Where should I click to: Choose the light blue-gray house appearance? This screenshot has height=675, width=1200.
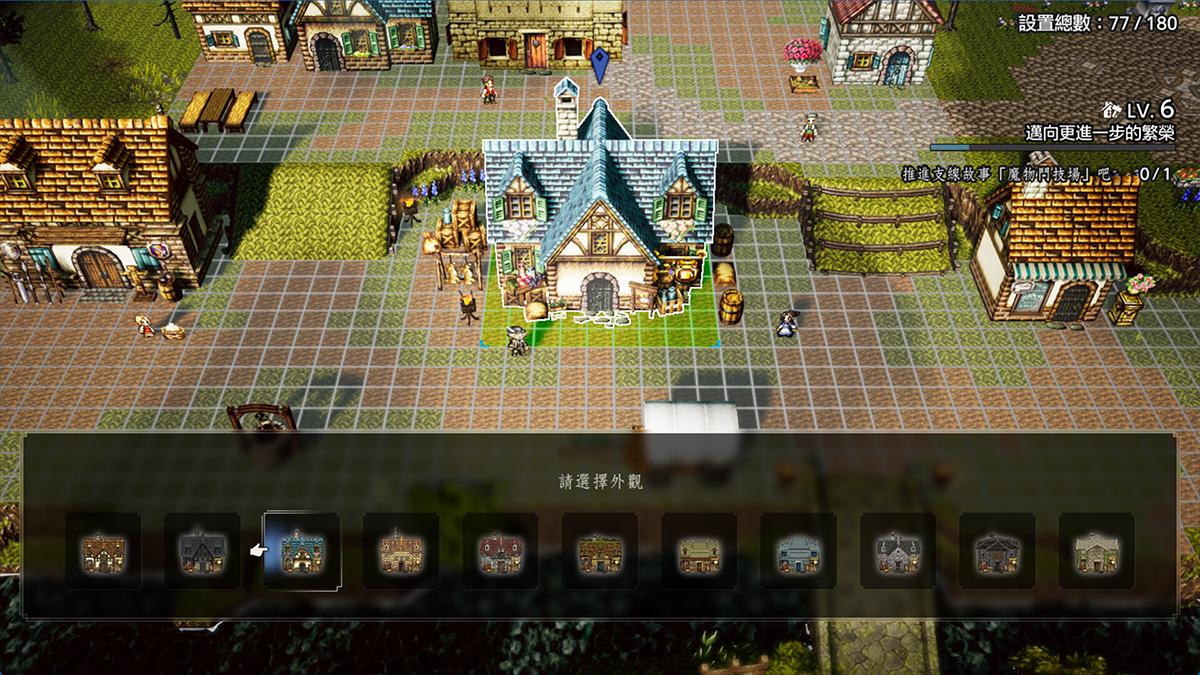click(x=798, y=551)
